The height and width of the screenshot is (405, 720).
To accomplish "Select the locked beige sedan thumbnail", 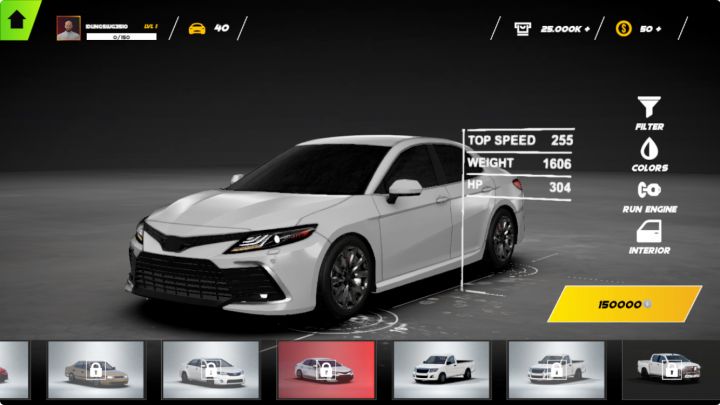I will (96, 369).
